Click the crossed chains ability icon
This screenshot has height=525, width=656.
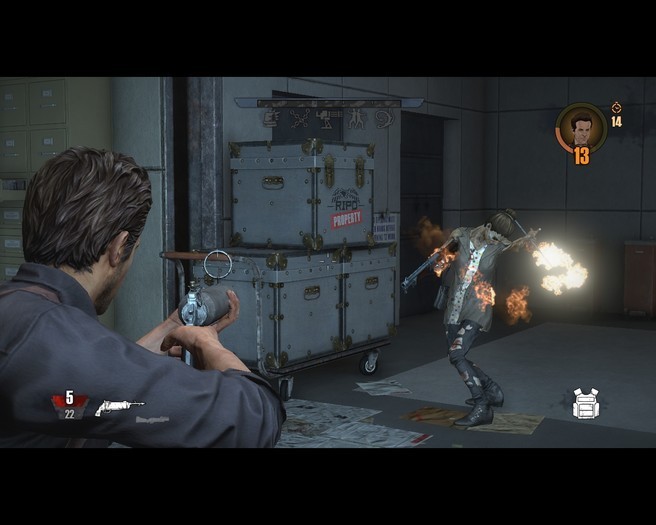(x=298, y=119)
